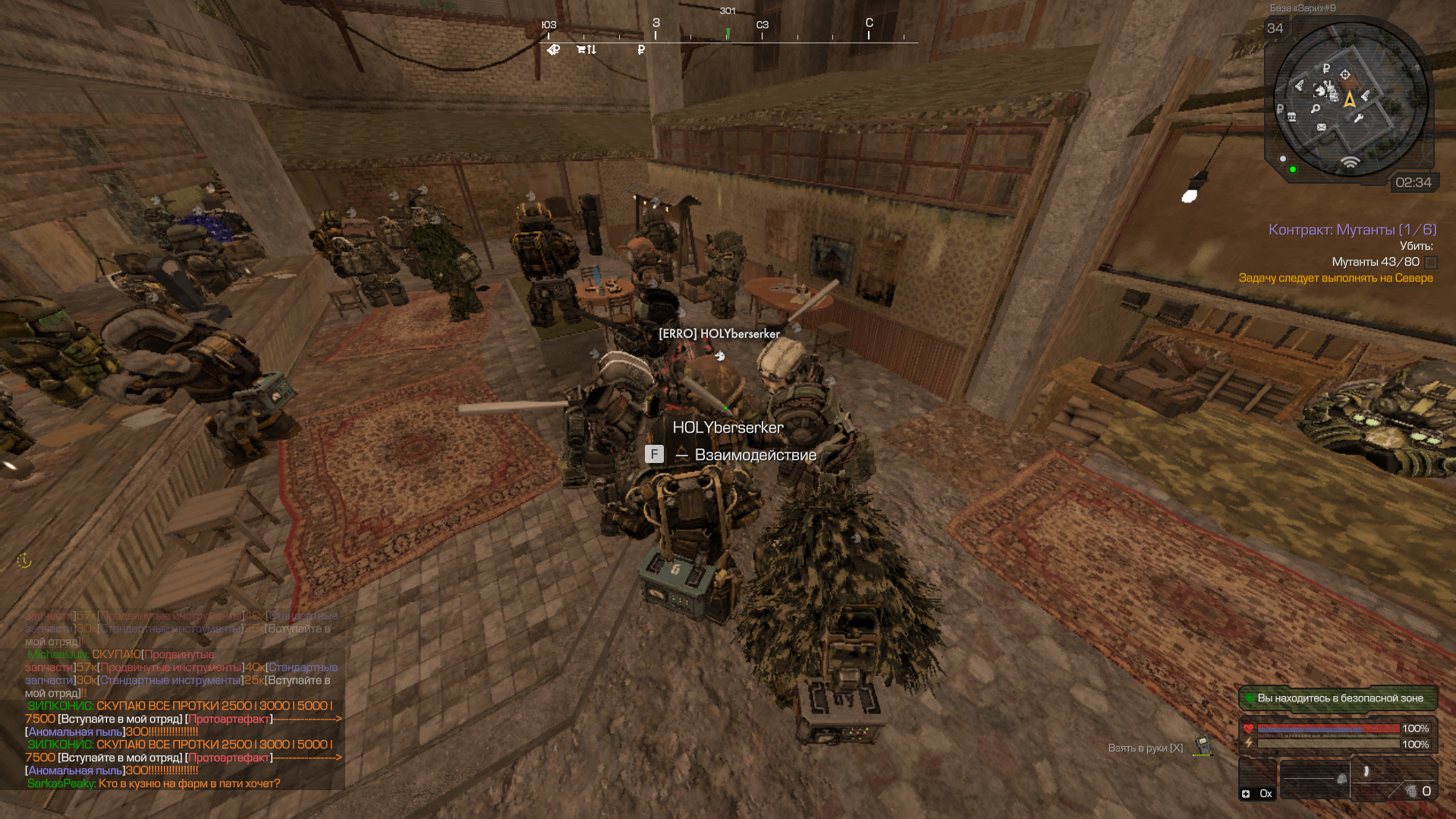Viewport: 1456px width, 819px height.
Task: Open the Контракт: Мутанты quest tracker
Action: click(1352, 229)
